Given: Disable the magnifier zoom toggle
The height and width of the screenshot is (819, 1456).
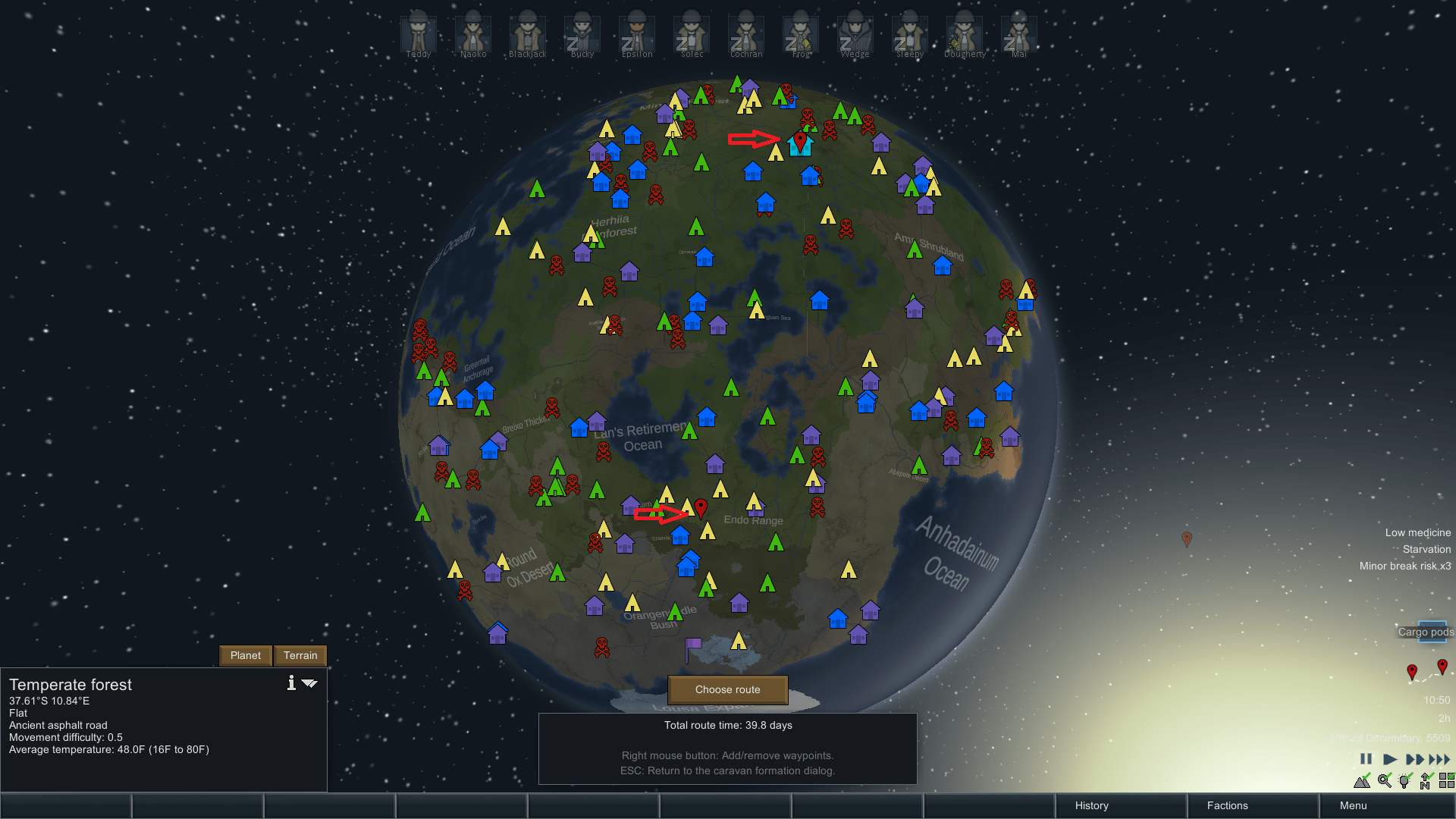Looking at the screenshot, I should (x=1384, y=781).
